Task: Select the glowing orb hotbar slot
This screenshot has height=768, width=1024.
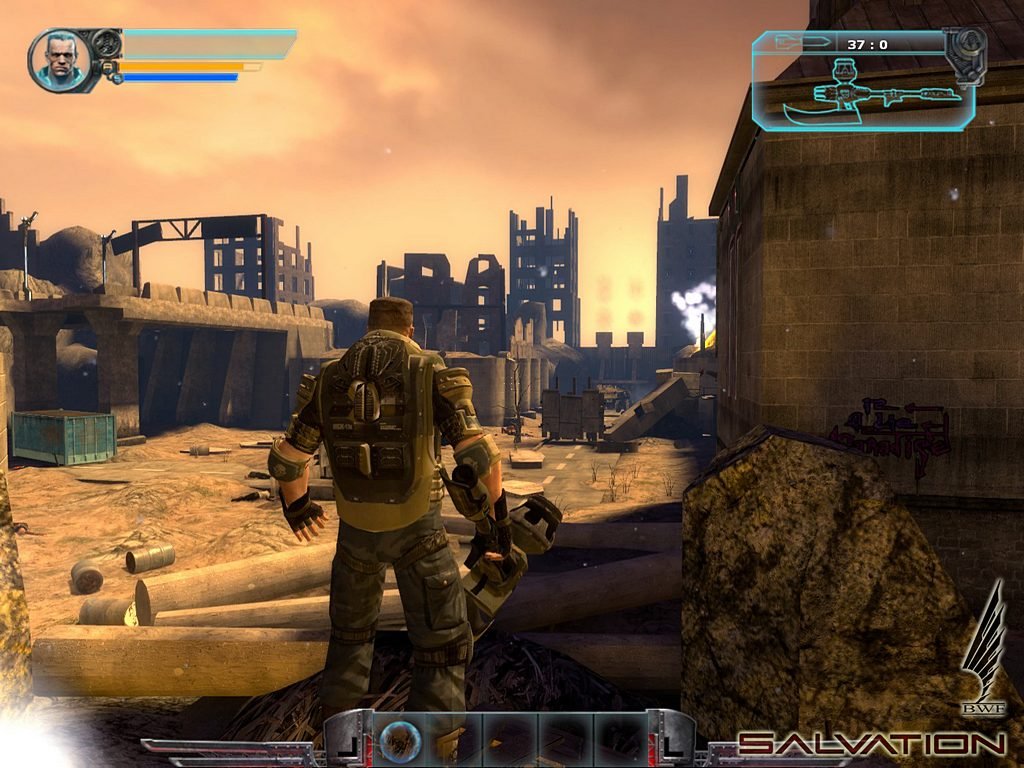Action: 399,742
